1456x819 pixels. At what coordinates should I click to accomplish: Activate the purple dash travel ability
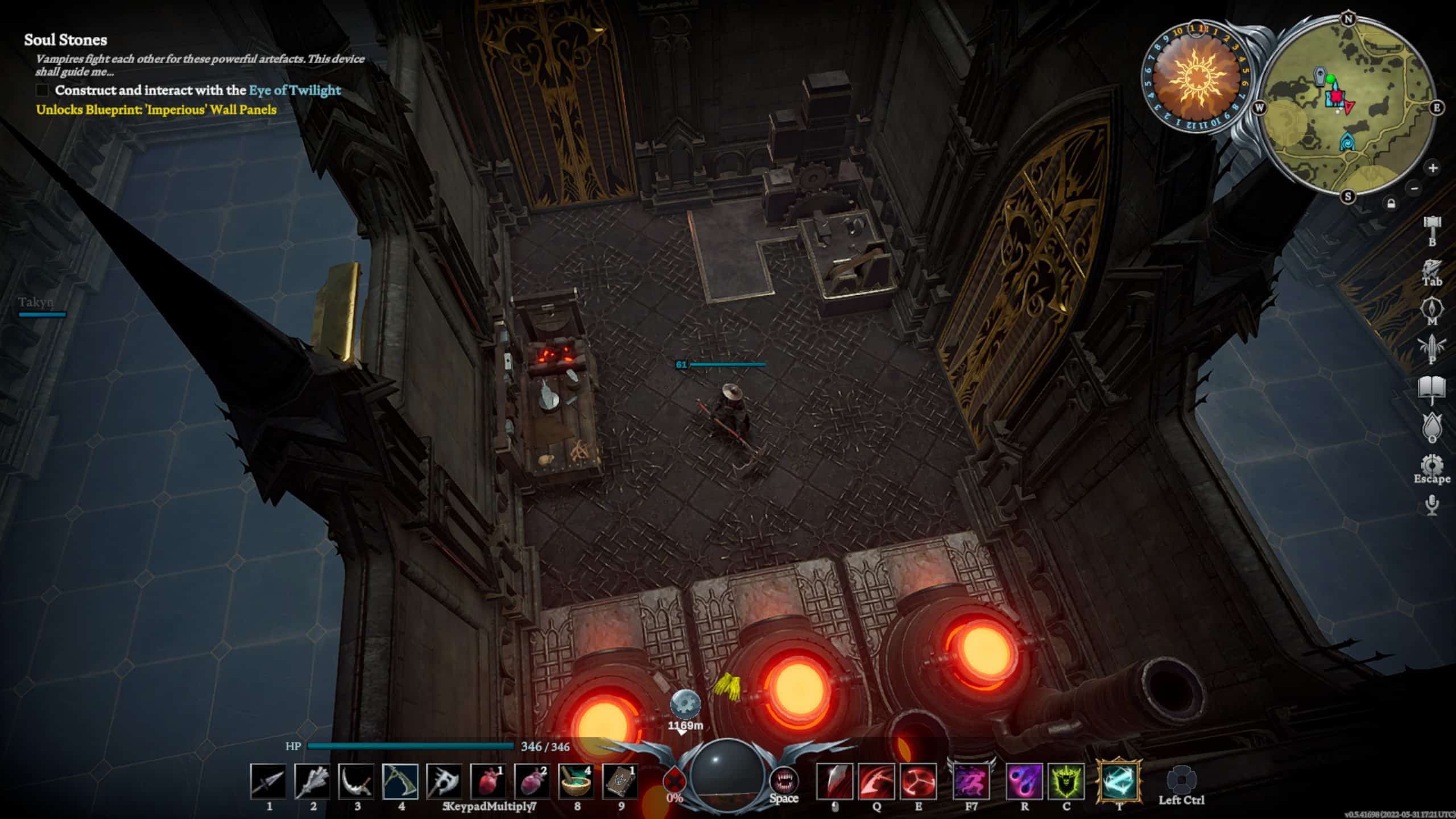(971, 781)
